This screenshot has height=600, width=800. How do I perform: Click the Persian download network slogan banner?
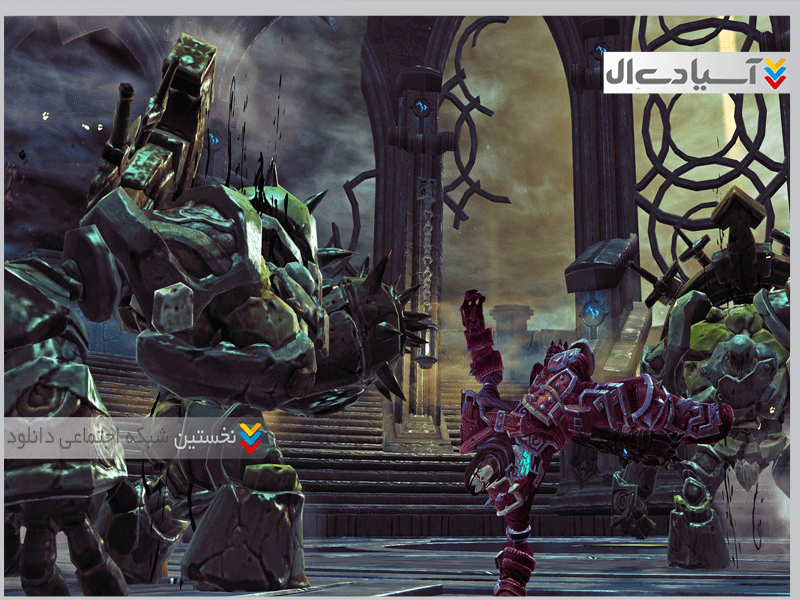(134, 437)
